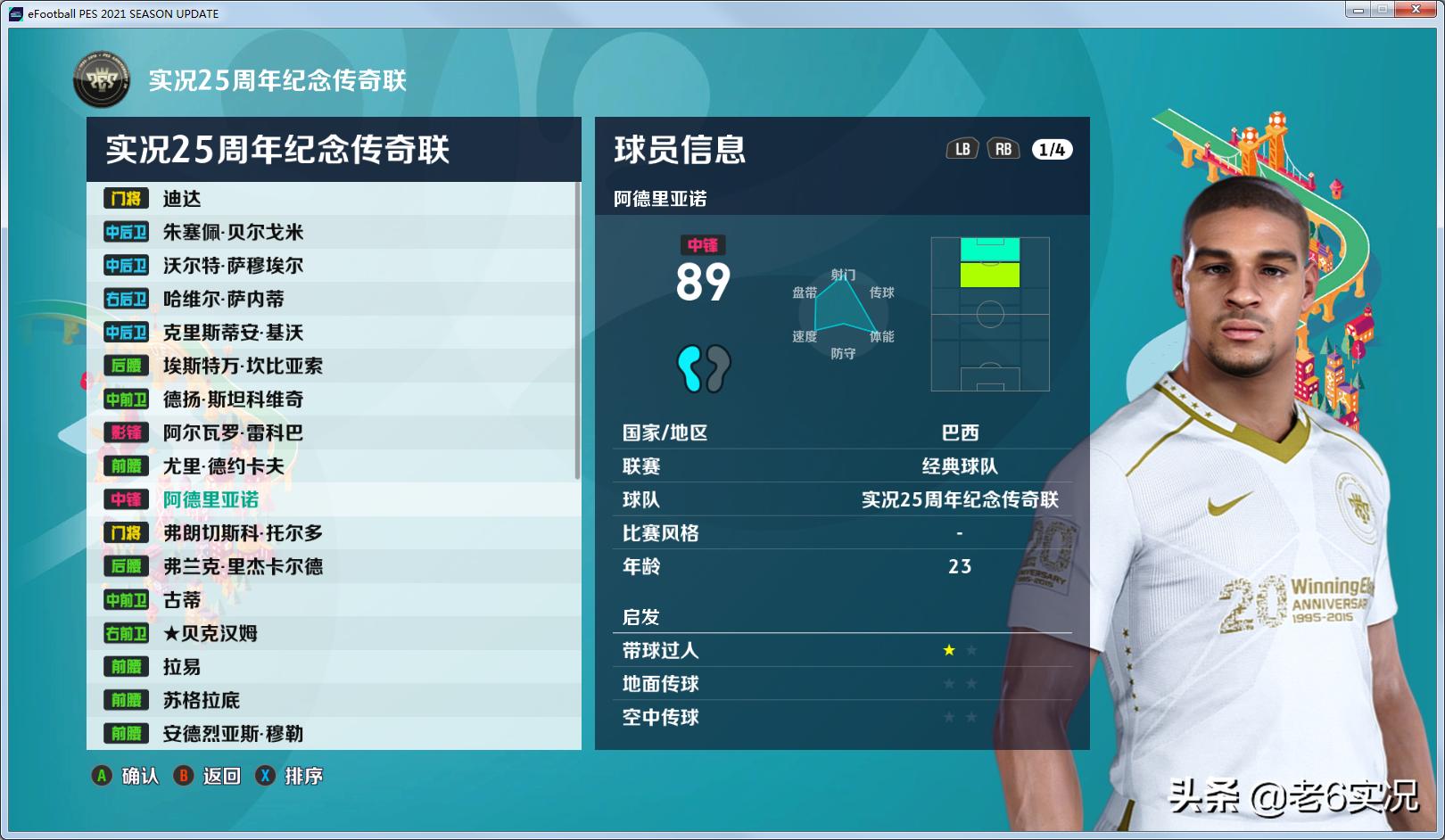Screen dimensions: 1445x840
Task: Click the red B return icon
Action: coord(184,777)
